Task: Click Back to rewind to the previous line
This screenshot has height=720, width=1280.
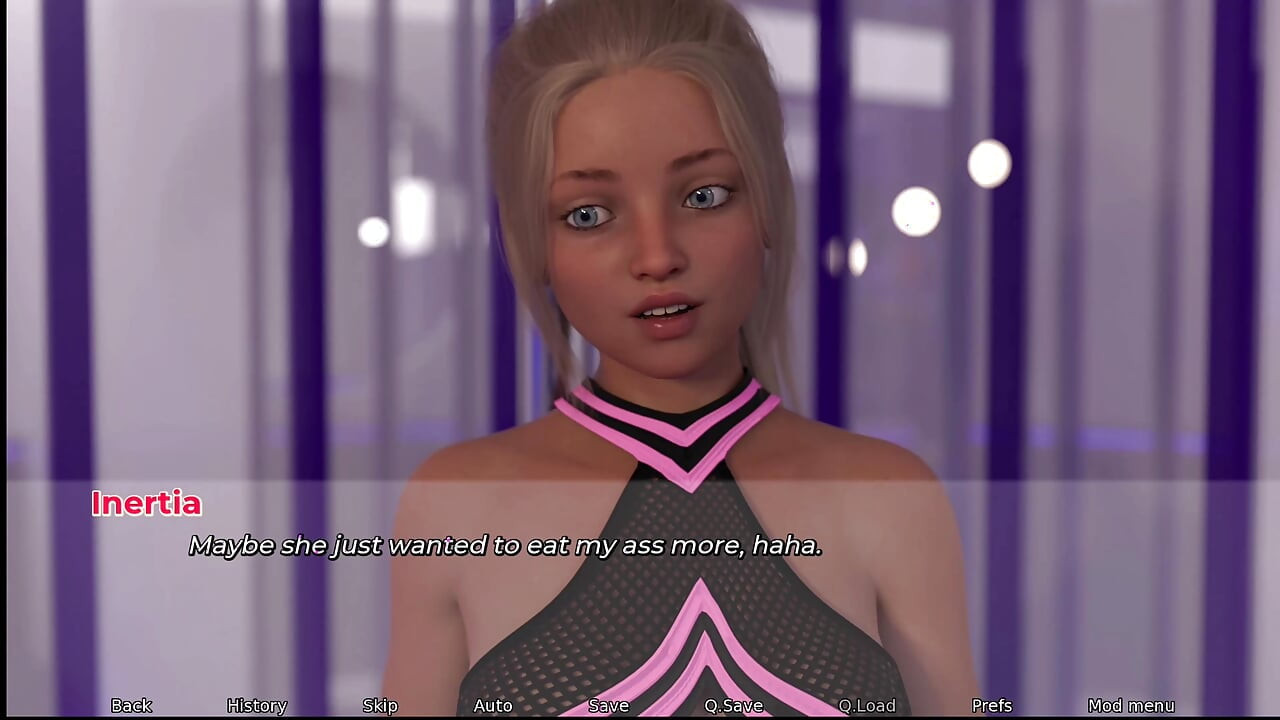Action: (x=131, y=705)
